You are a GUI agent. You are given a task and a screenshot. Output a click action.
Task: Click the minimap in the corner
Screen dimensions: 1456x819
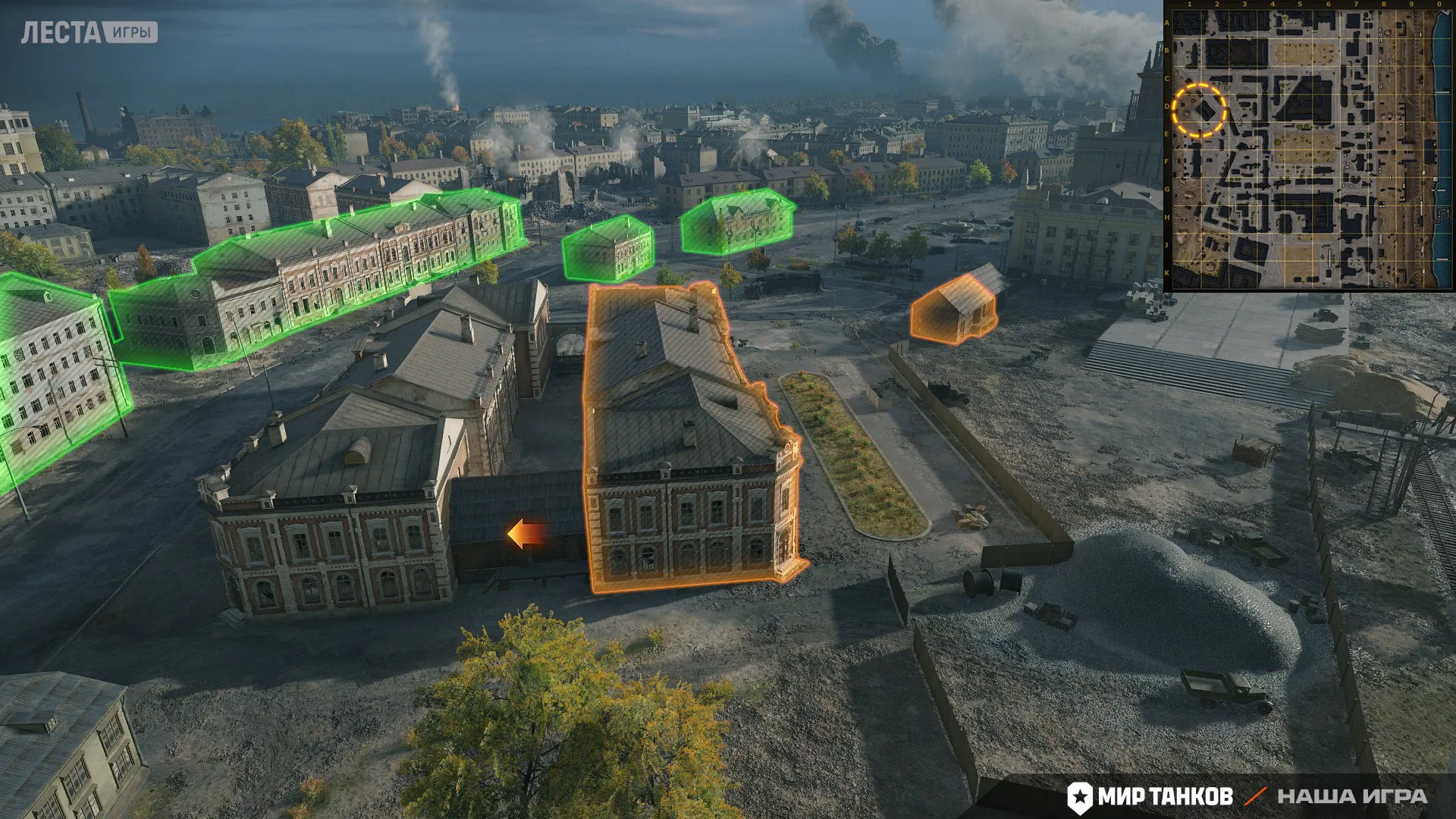[1309, 146]
